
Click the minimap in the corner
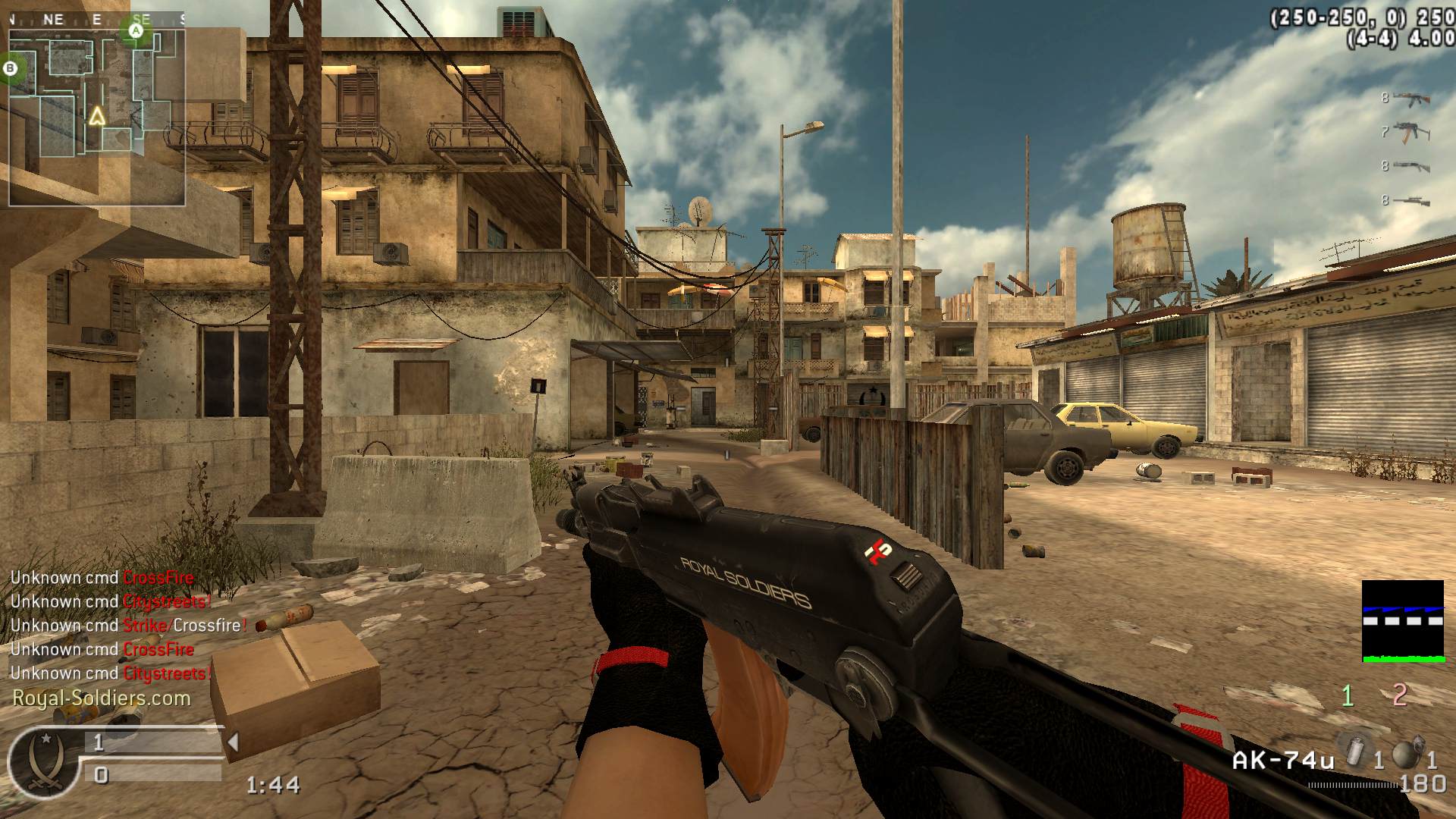coord(96,114)
